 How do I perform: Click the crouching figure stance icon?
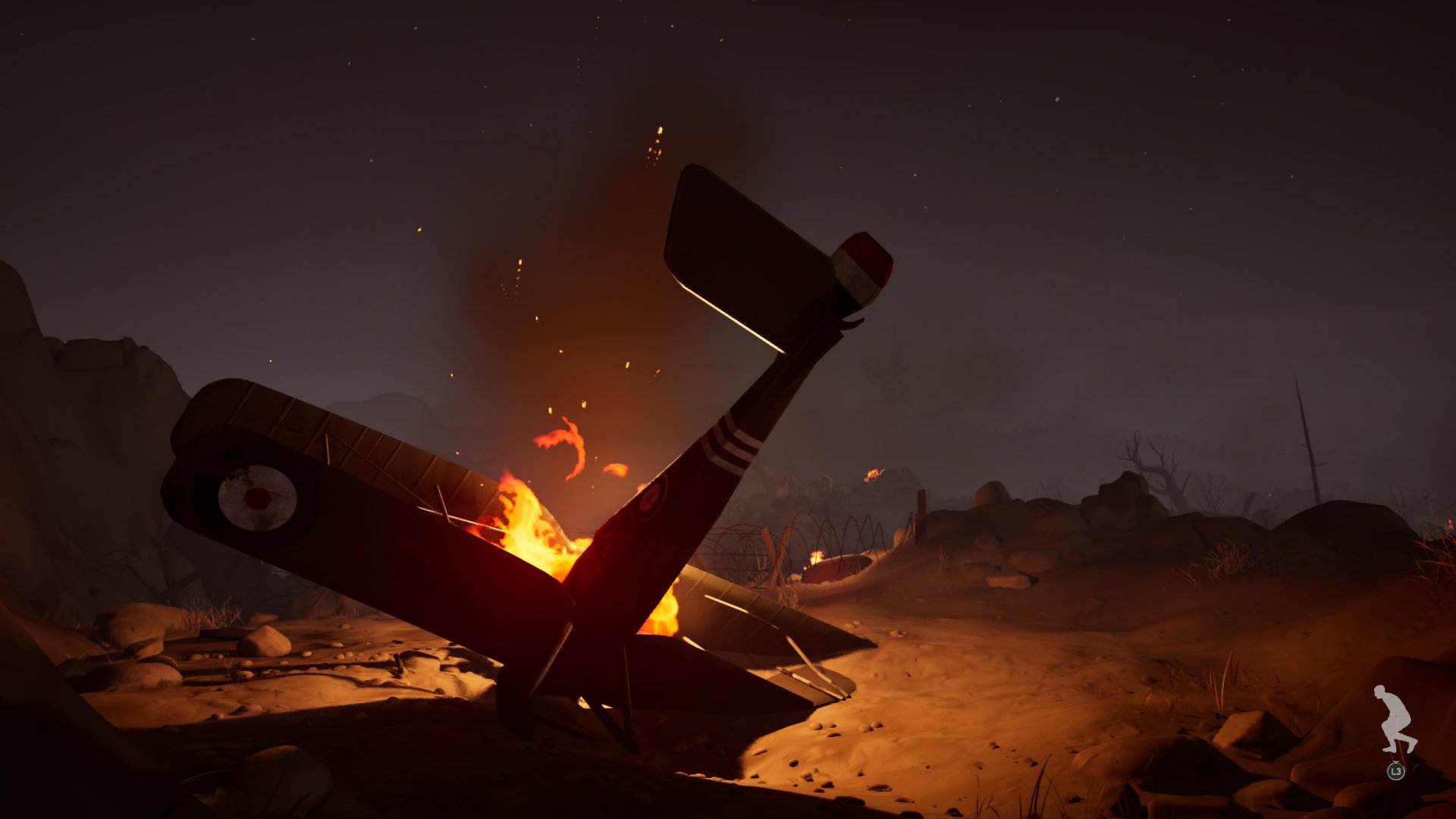point(1395,719)
